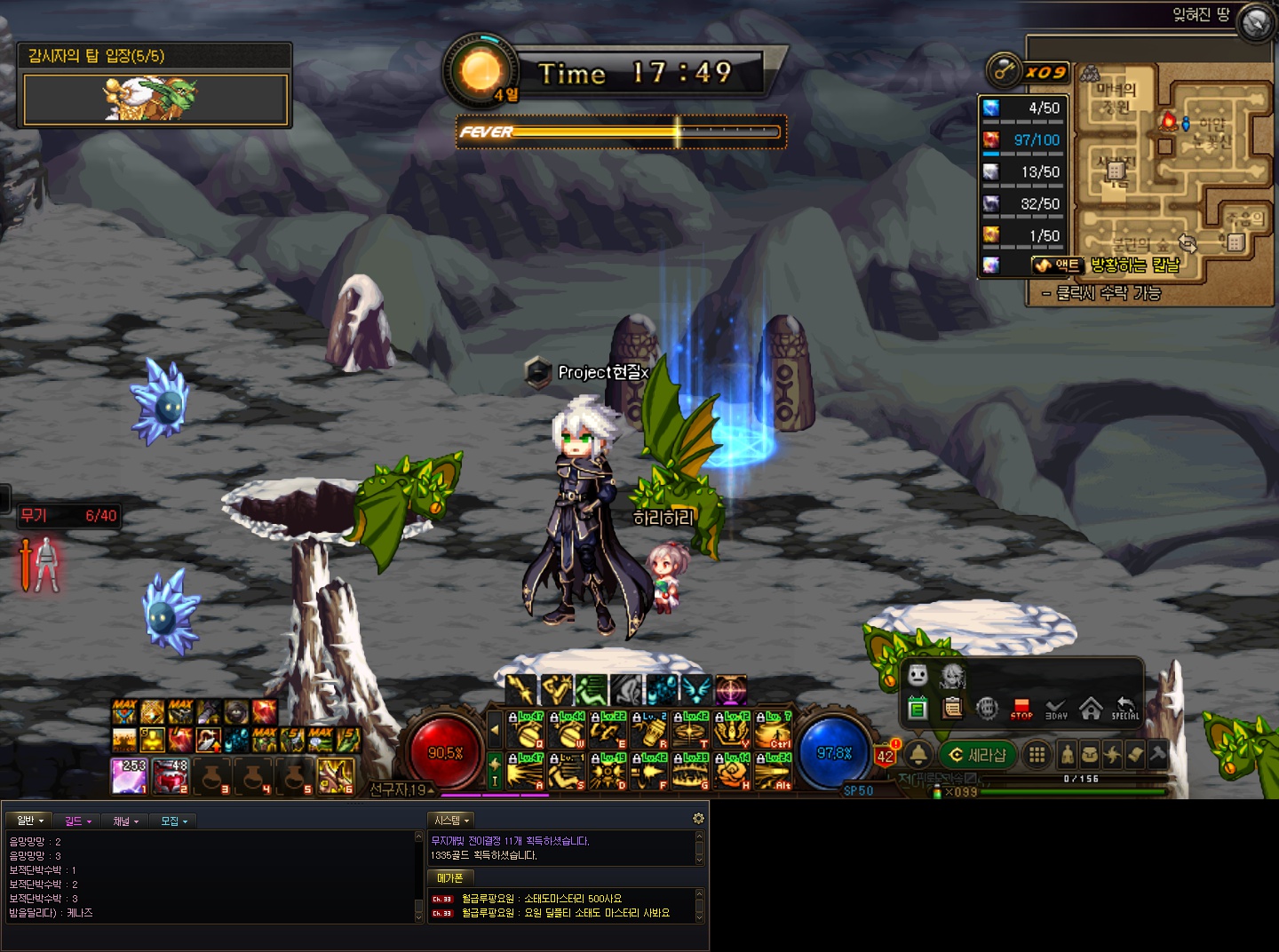Open the 세라샵 cash shop
1279x952 pixels.
click(x=977, y=755)
